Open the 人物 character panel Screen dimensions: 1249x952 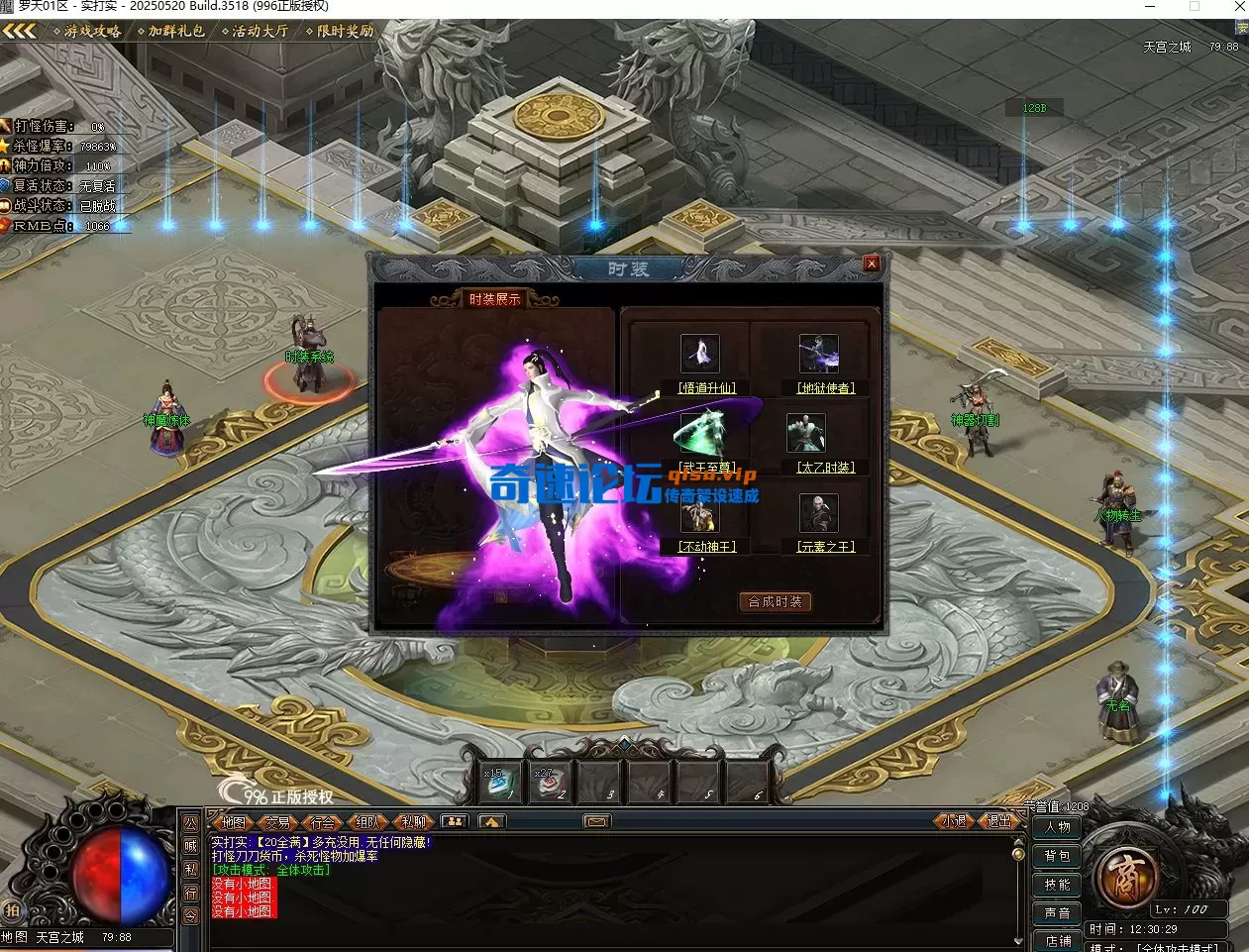pos(1057,827)
